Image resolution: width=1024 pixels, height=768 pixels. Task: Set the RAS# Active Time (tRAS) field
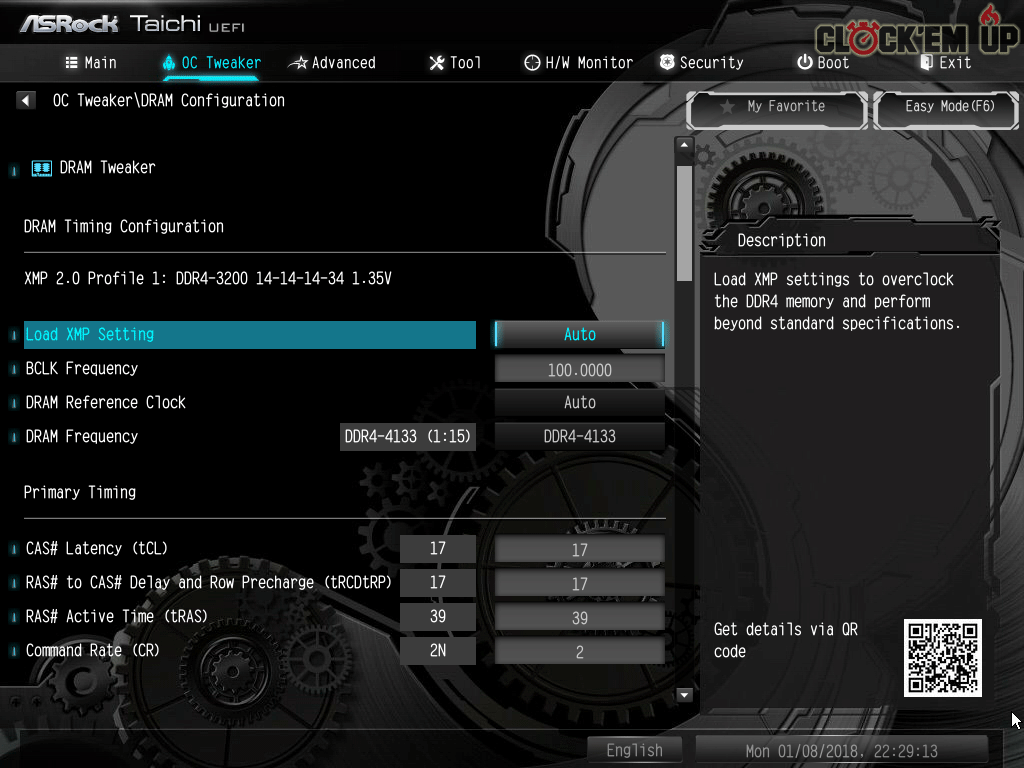pyautogui.click(x=579, y=618)
